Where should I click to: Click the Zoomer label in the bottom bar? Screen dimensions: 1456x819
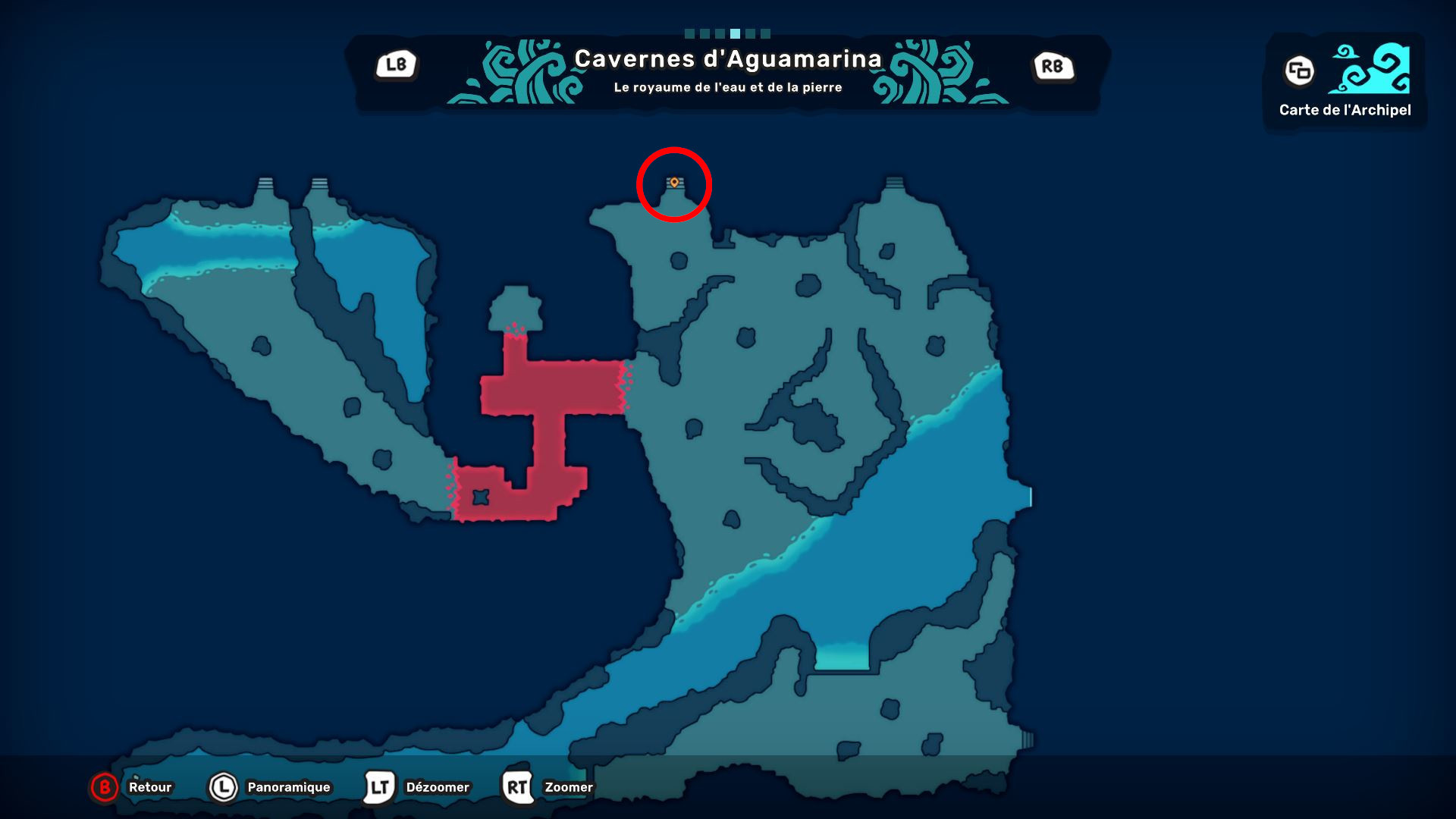click(567, 787)
